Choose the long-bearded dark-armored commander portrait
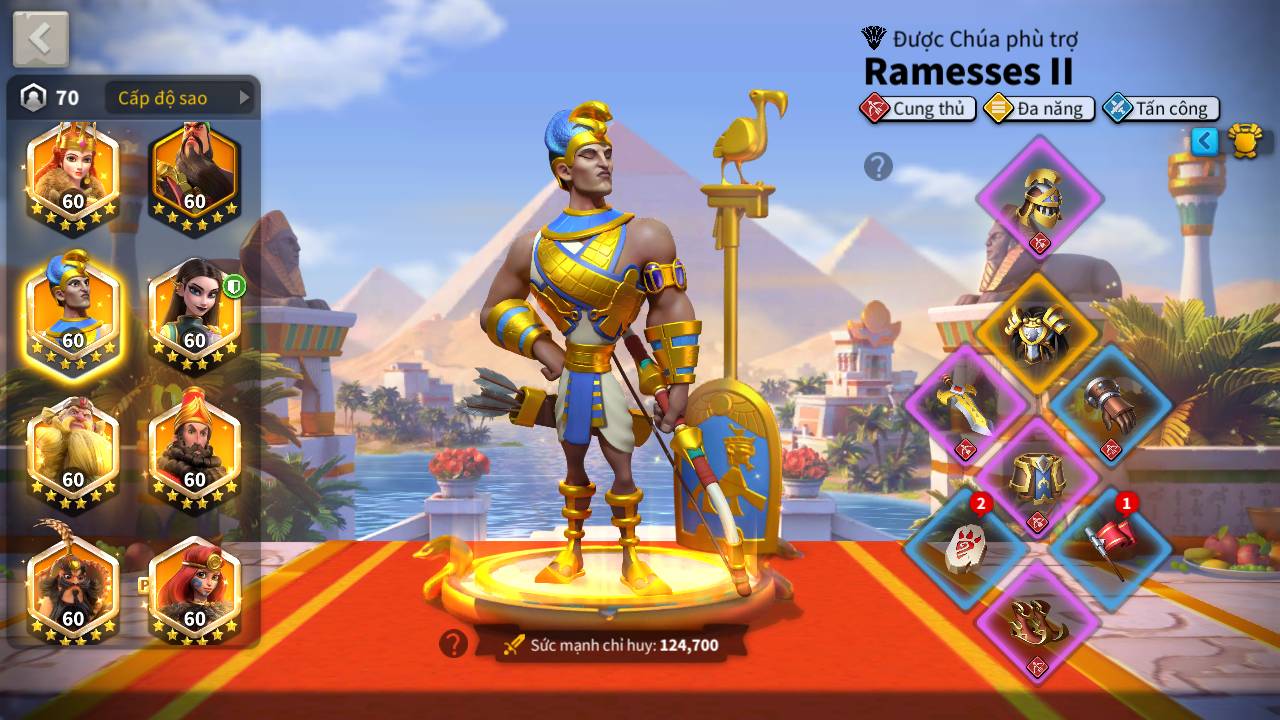Viewport: 1280px width, 720px height. point(195,172)
